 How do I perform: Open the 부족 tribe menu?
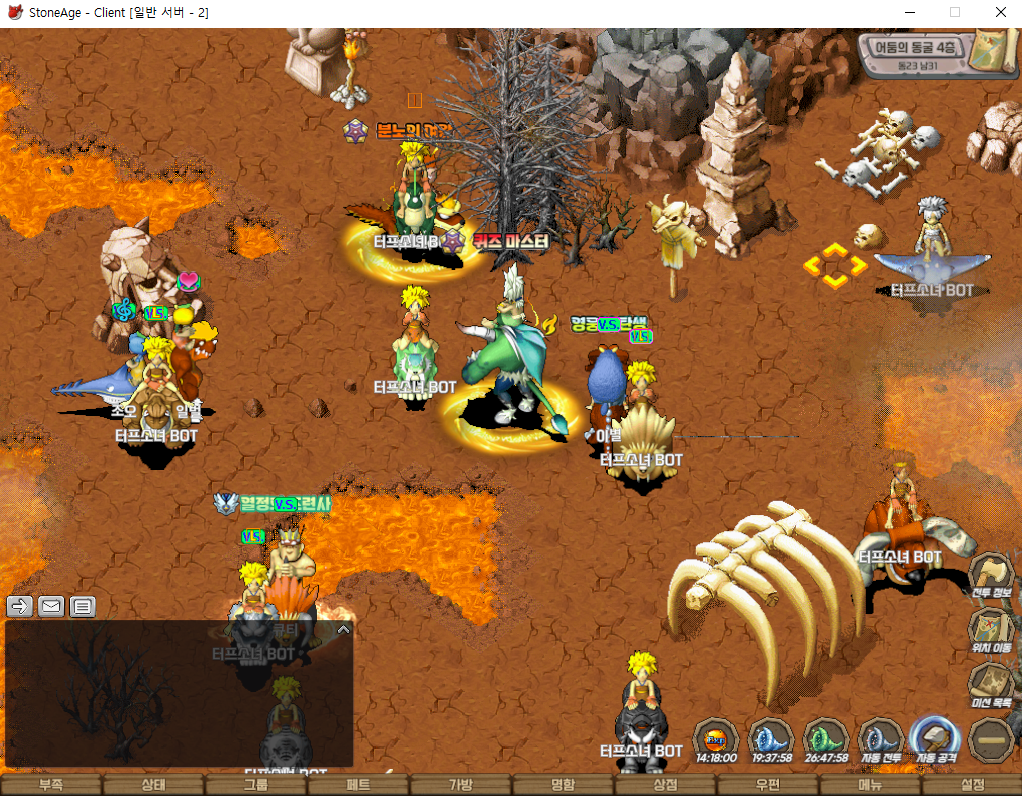(50, 785)
